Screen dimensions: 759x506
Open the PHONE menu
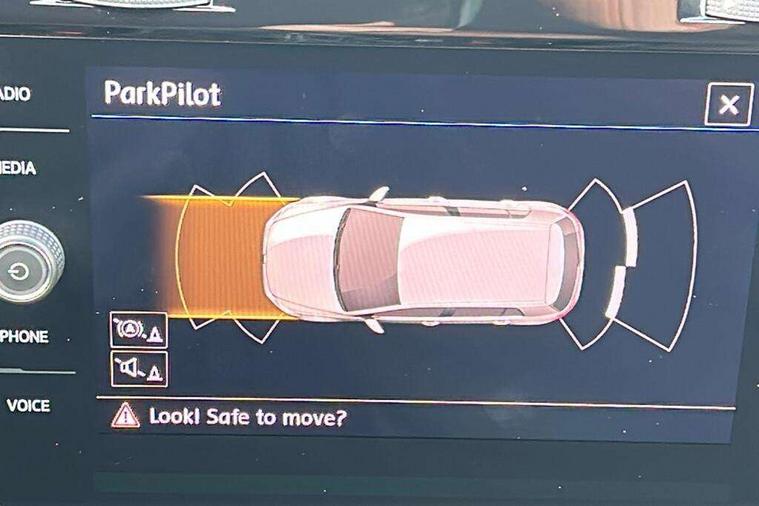pyautogui.click(x=24, y=337)
